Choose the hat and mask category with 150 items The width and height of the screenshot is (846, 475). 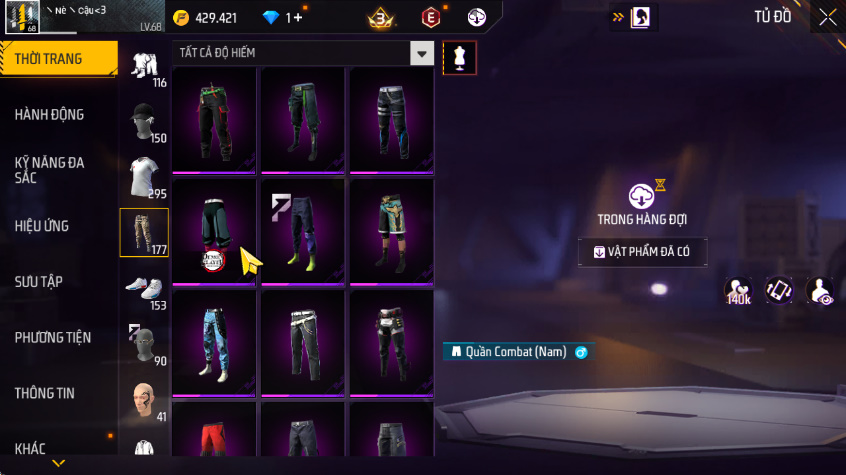tap(144, 122)
